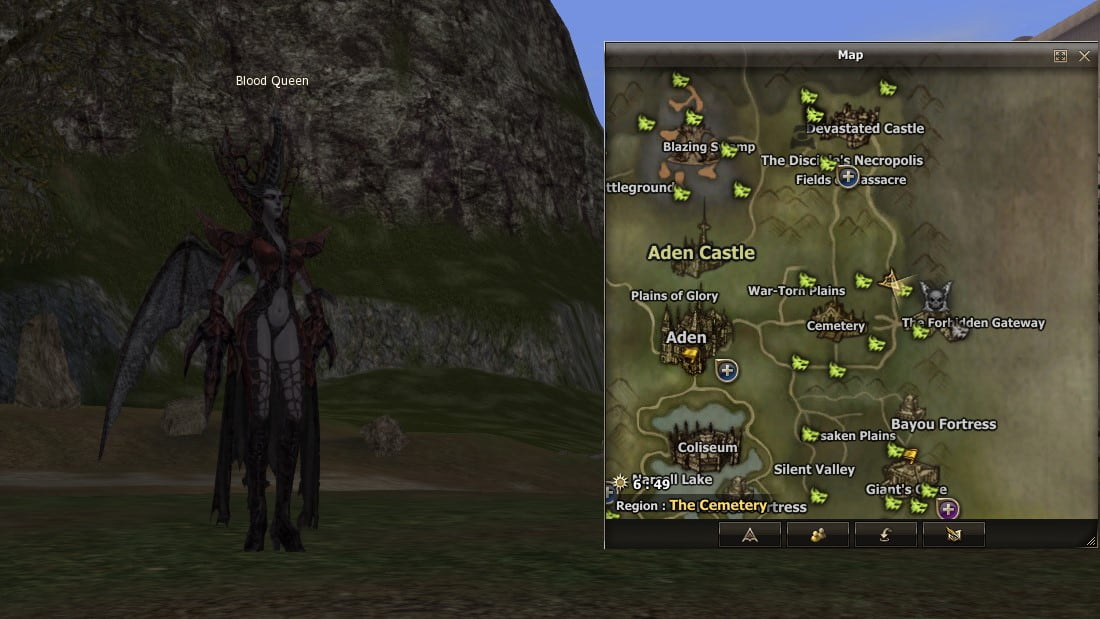The height and width of the screenshot is (619, 1100).
Task: Select the Devastated Castle map location
Action: pyautogui.click(x=865, y=128)
